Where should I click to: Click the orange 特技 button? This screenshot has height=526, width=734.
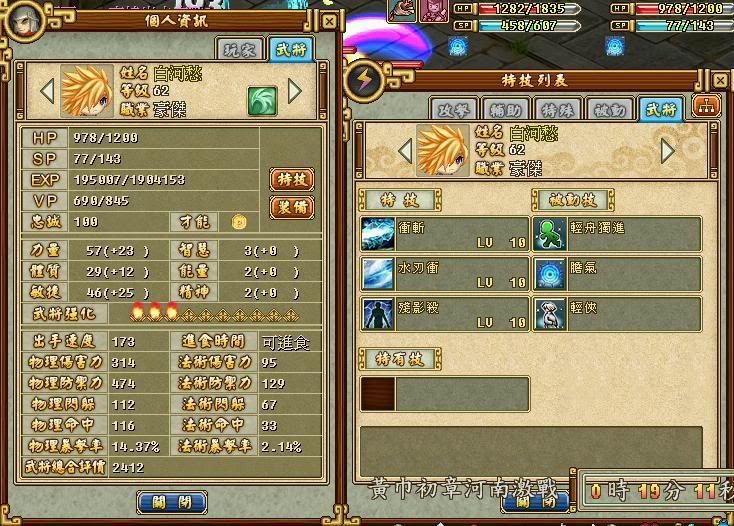[292, 179]
